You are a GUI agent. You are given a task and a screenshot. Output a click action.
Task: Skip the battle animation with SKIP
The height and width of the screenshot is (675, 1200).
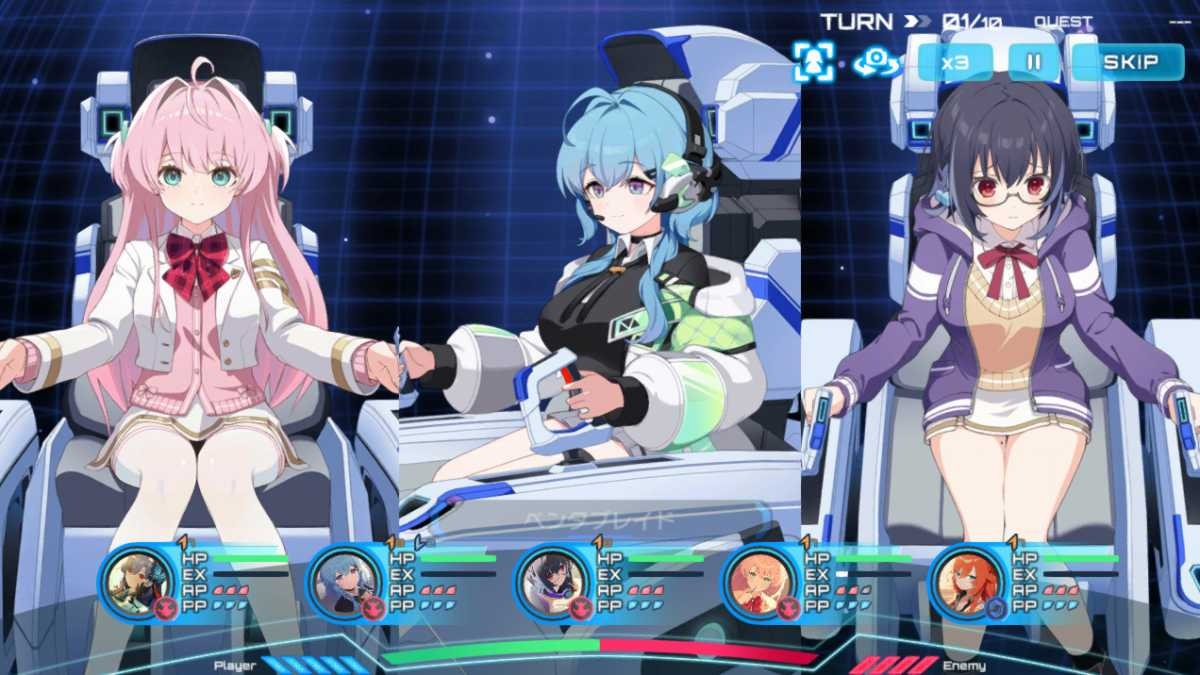[1129, 62]
